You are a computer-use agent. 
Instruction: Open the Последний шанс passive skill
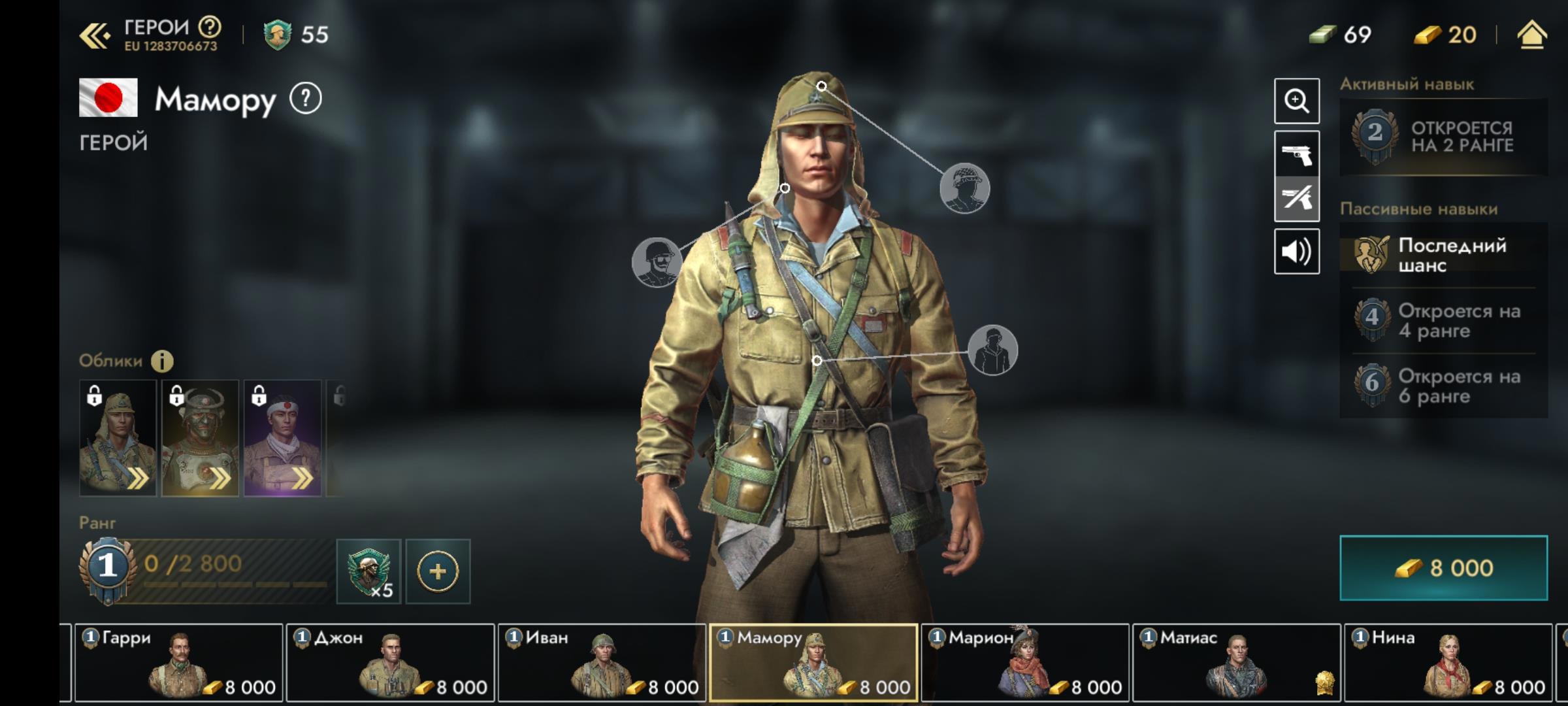pos(1443,255)
